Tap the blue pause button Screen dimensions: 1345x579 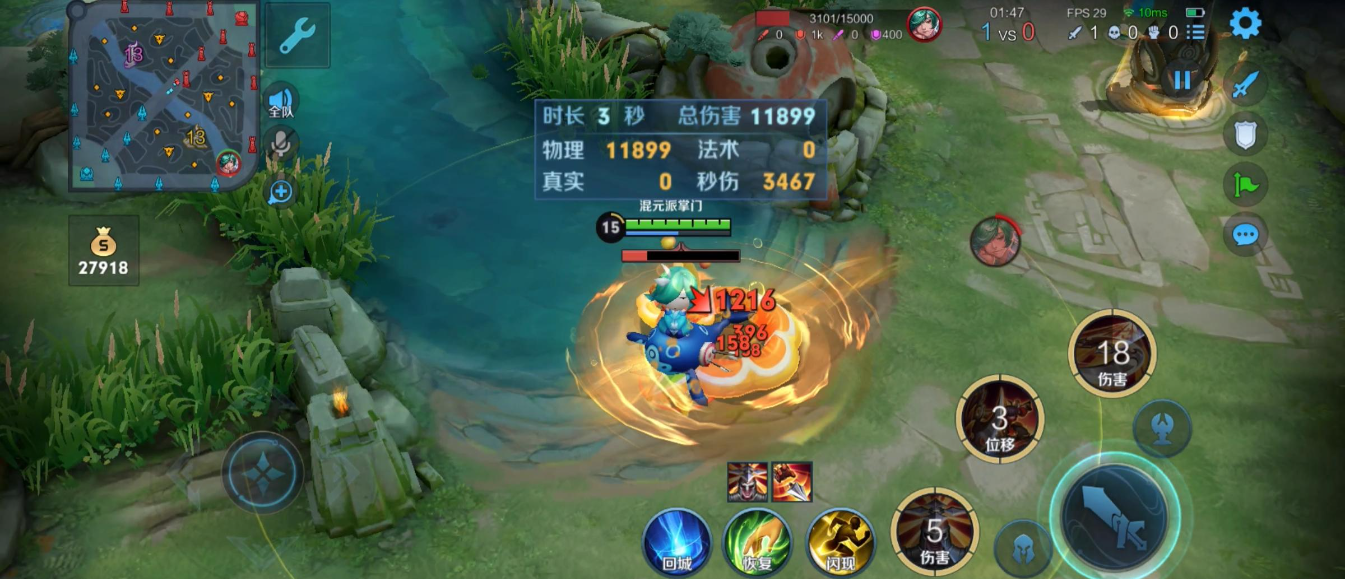pos(1183,80)
